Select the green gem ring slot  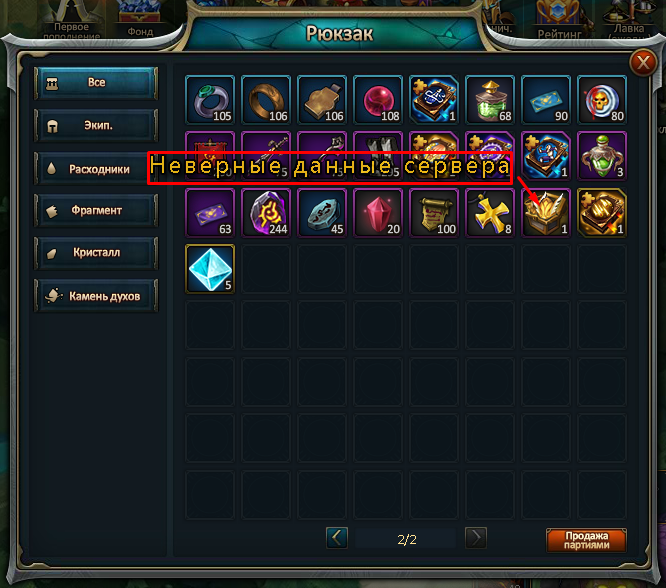[210, 100]
